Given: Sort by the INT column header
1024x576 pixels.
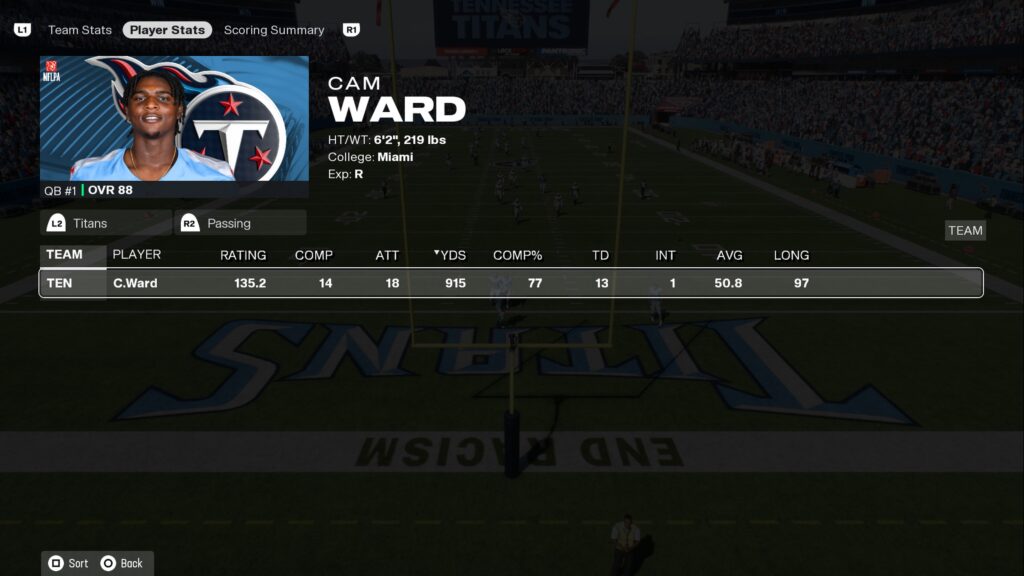Looking at the screenshot, I should pos(665,255).
